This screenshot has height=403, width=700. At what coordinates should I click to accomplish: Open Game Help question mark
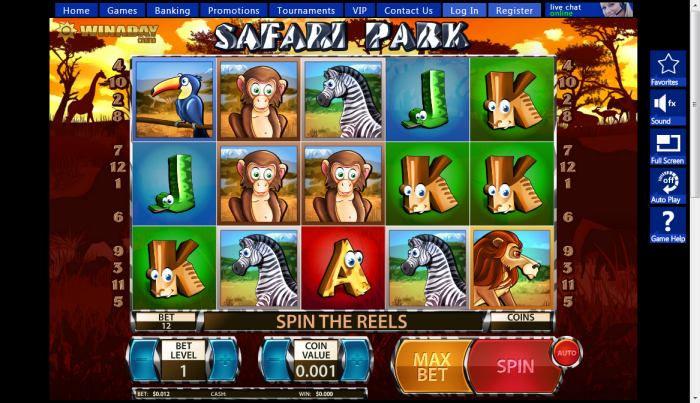667,225
